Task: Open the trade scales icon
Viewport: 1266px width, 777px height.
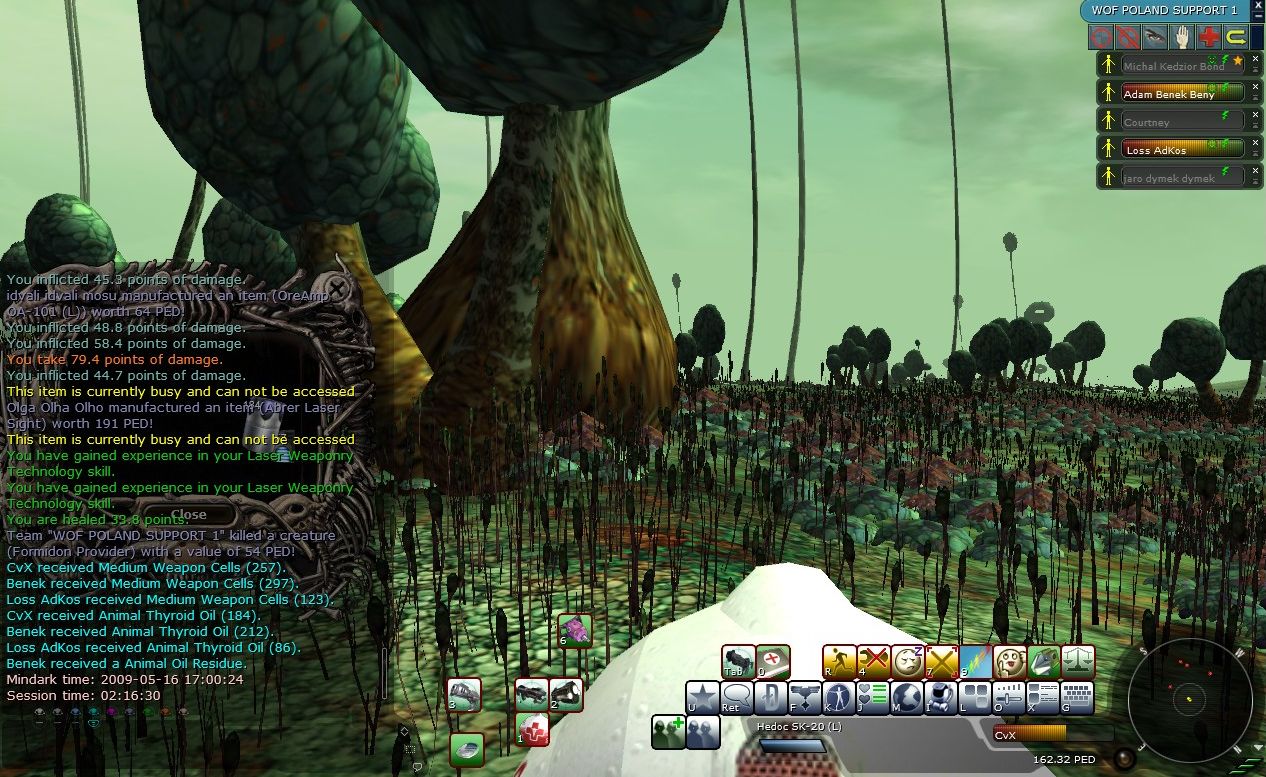Action: [x=1078, y=661]
